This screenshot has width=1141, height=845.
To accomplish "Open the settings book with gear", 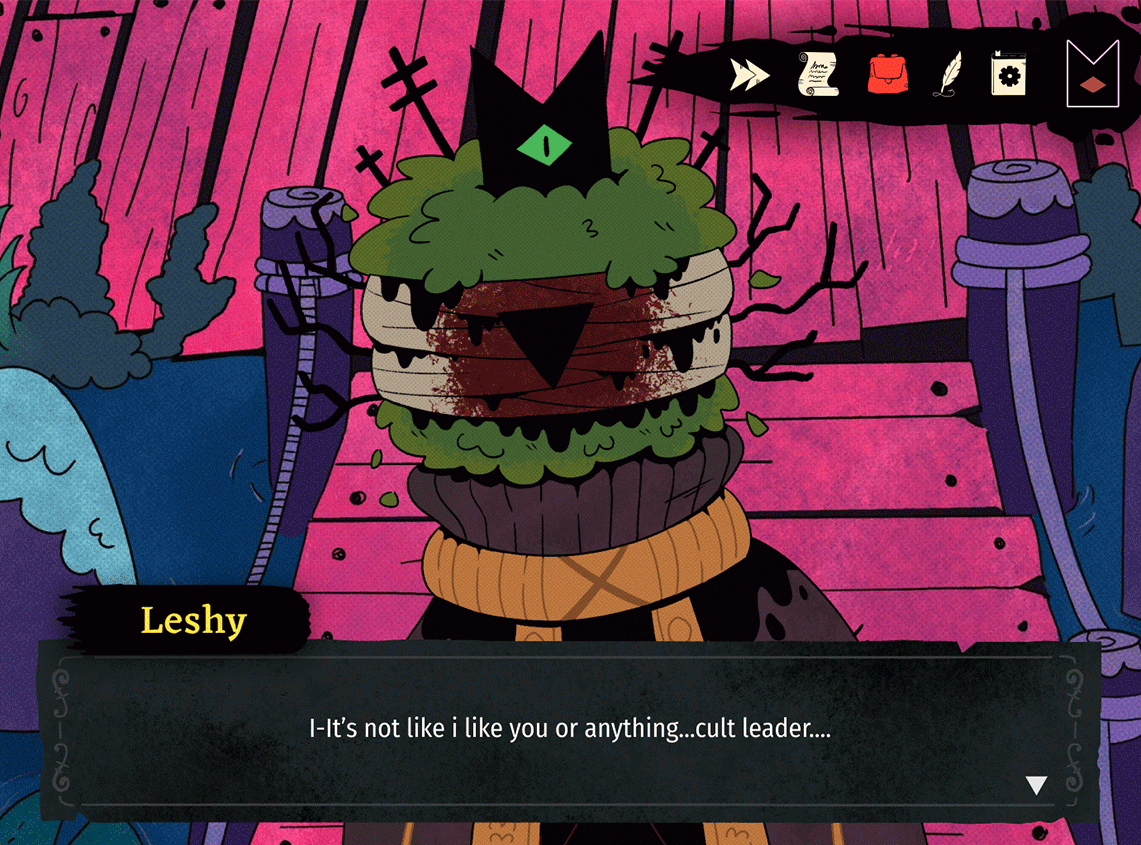I will tap(1008, 74).
